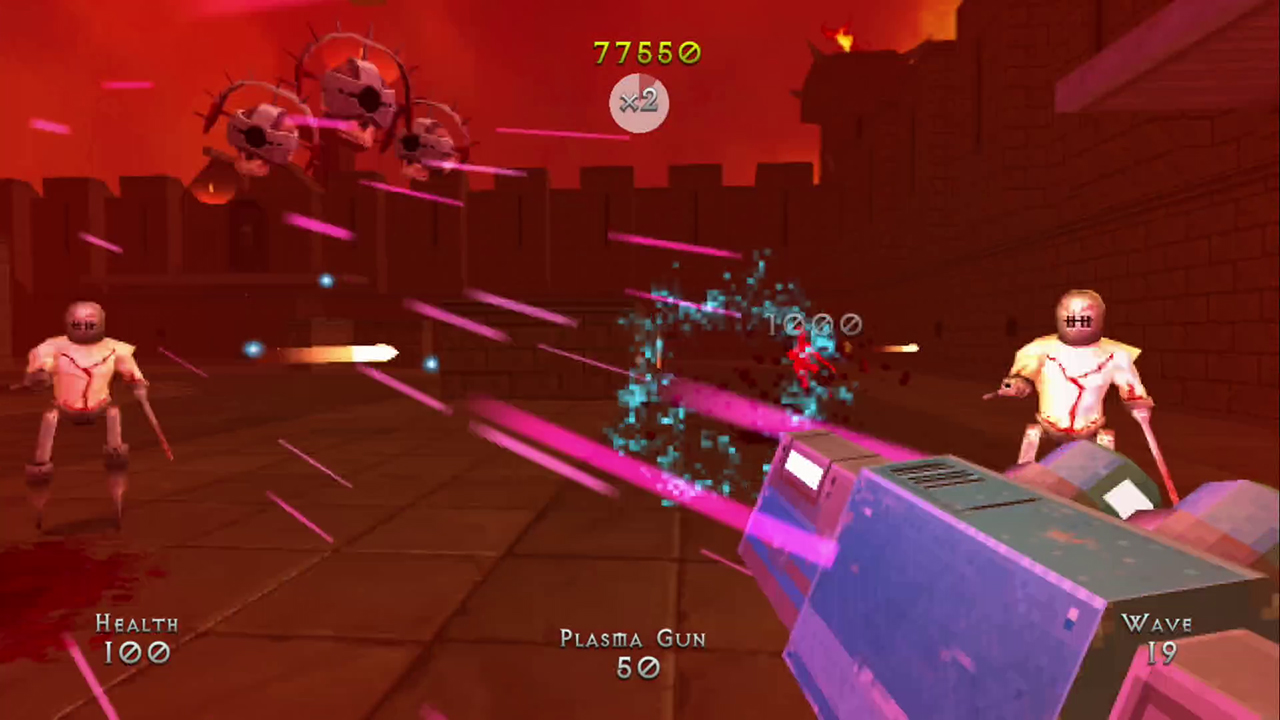Click the Health label in the corner
Viewport: 1280px width, 720px height.
coord(137,624)
